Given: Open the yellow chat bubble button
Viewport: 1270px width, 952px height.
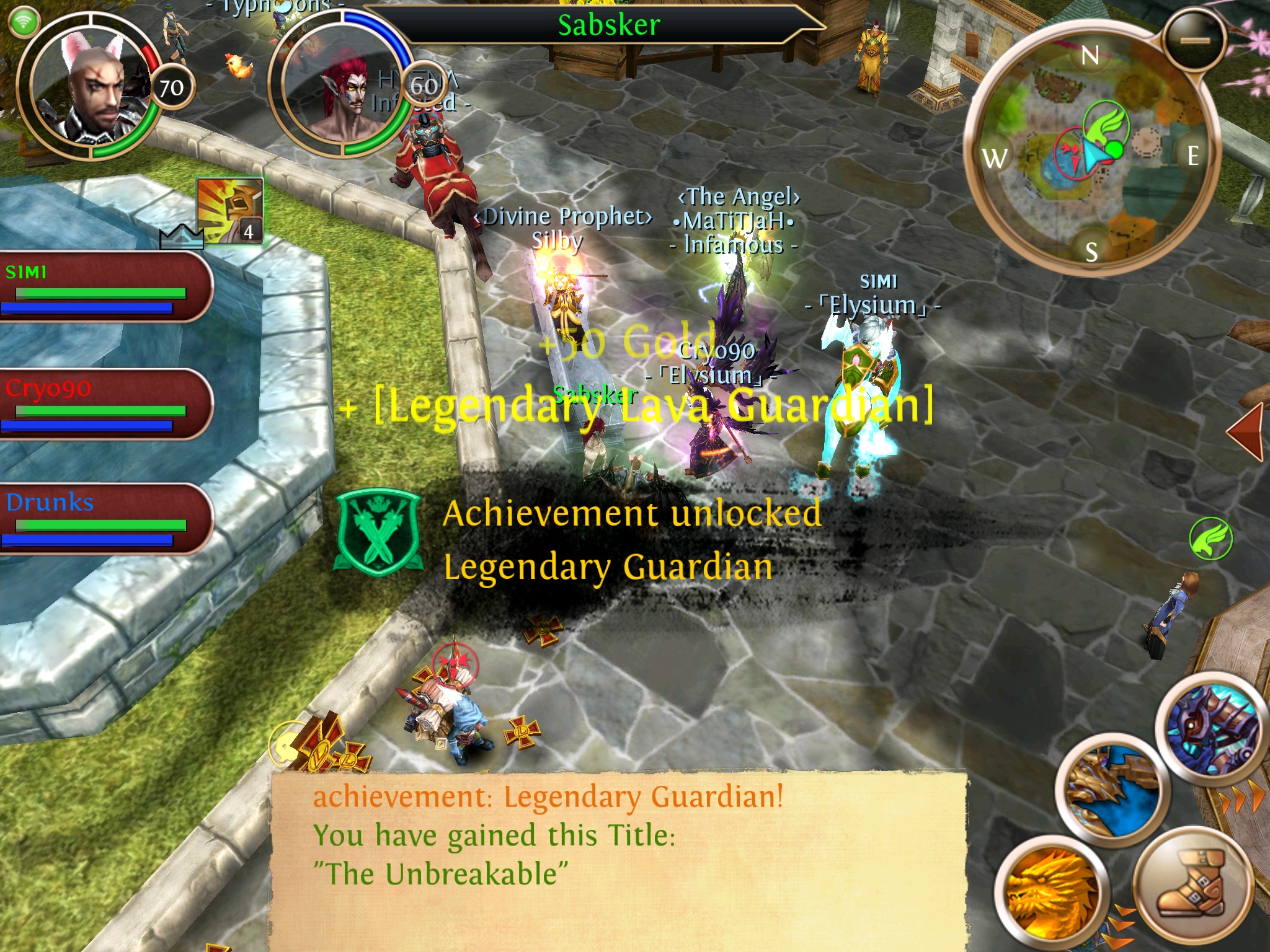Looking at the screenshot, I should pyautogui.click(x=286, y=744).
